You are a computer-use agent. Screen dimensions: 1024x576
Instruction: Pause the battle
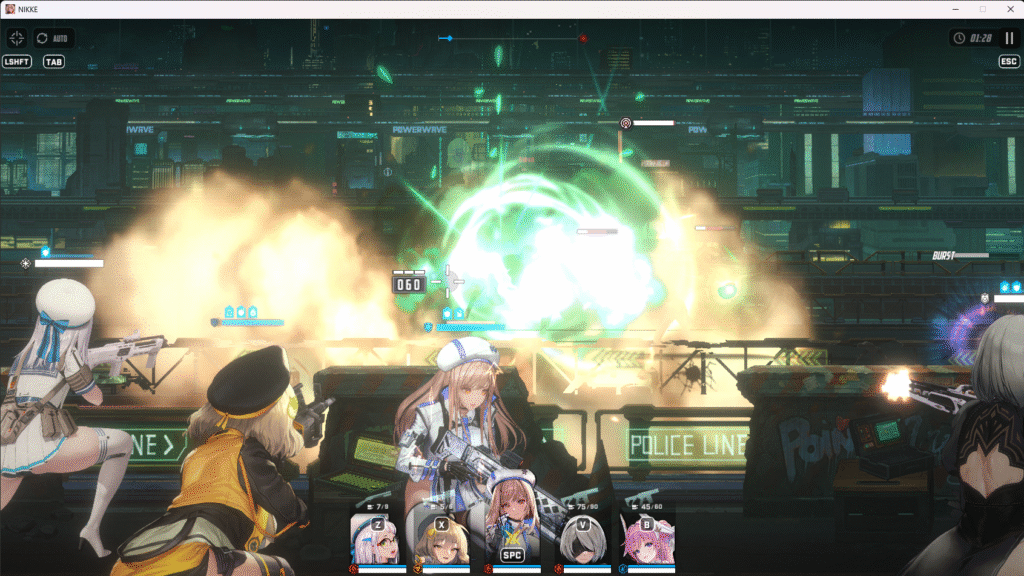(1009, 38)
